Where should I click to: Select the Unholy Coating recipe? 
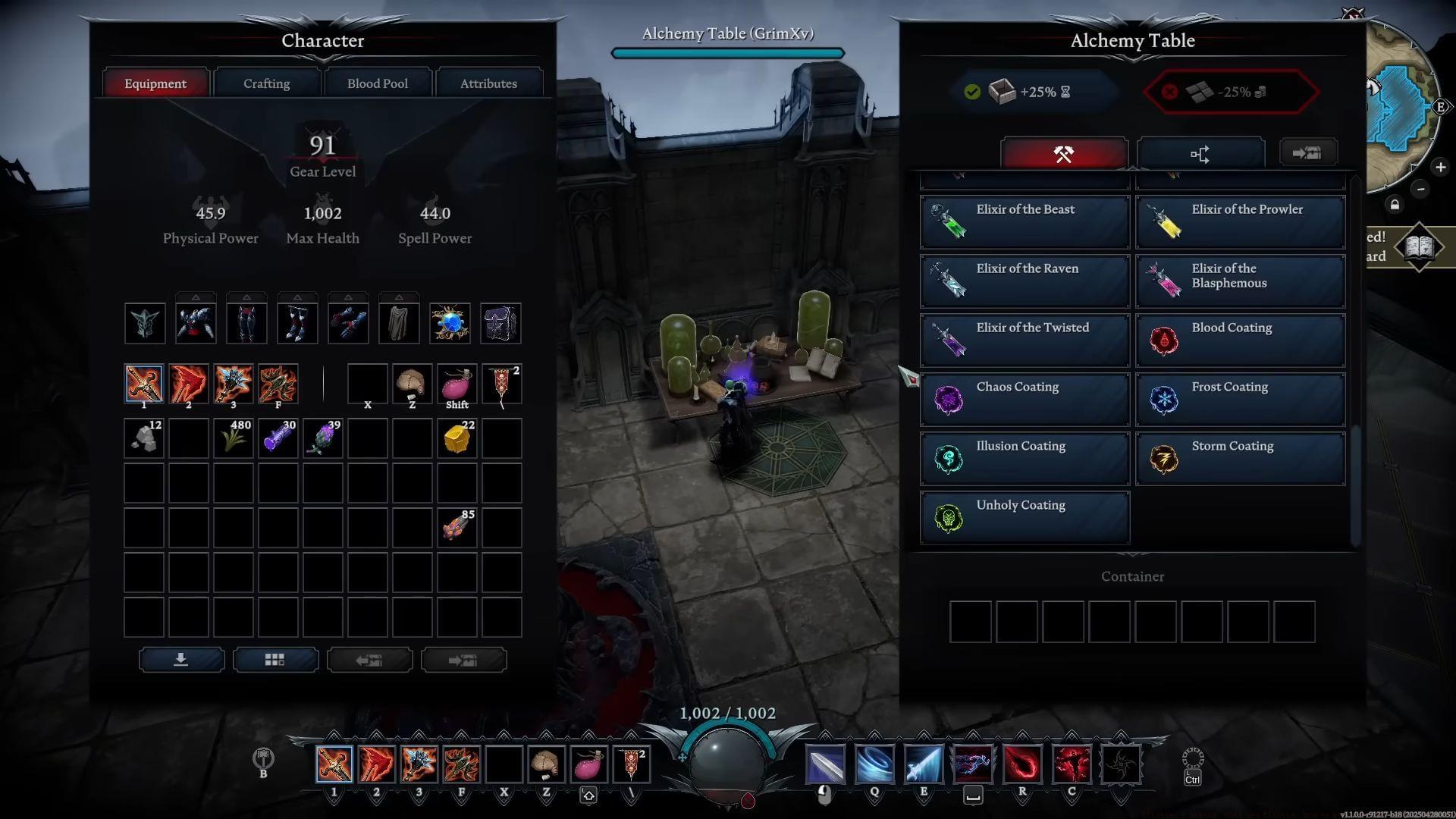click(1025, 517)
